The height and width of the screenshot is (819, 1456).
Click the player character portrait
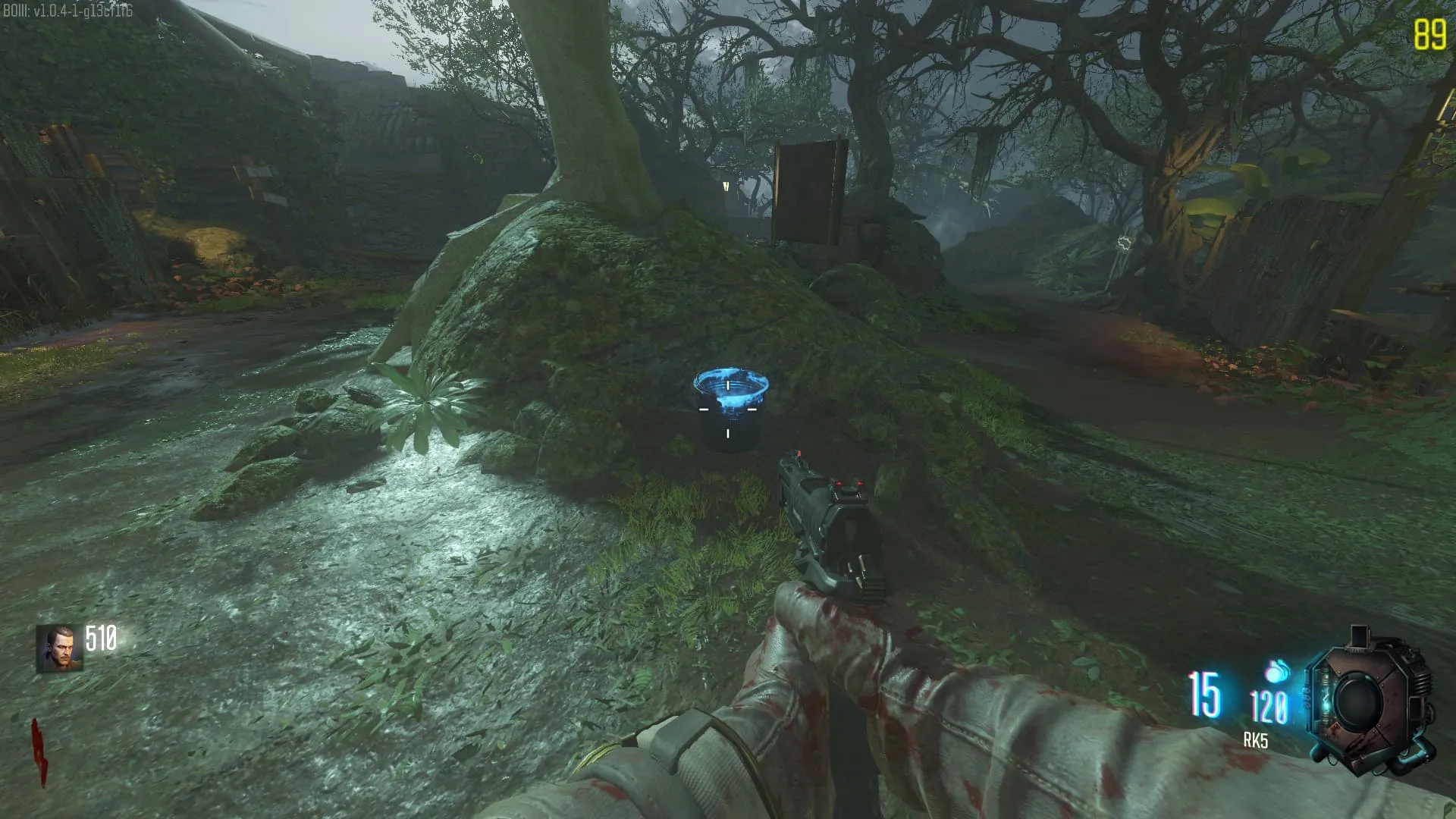click(x=59, y=648)
